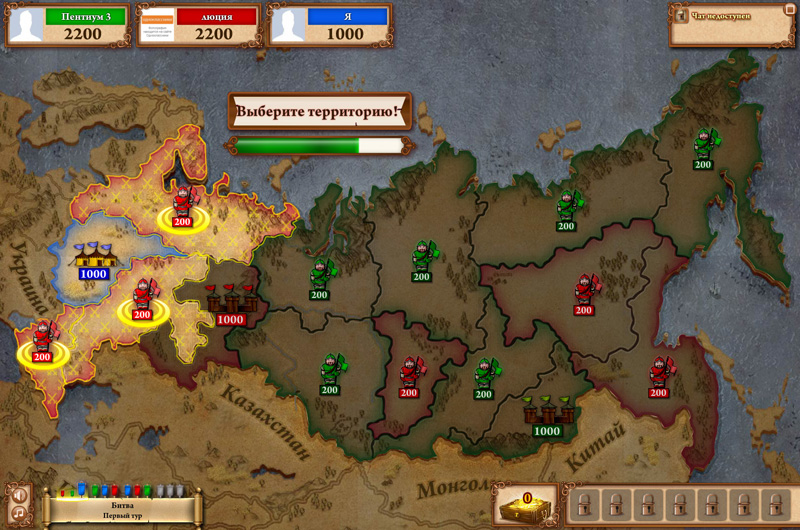Open your own player panel Я

[330, 25]
